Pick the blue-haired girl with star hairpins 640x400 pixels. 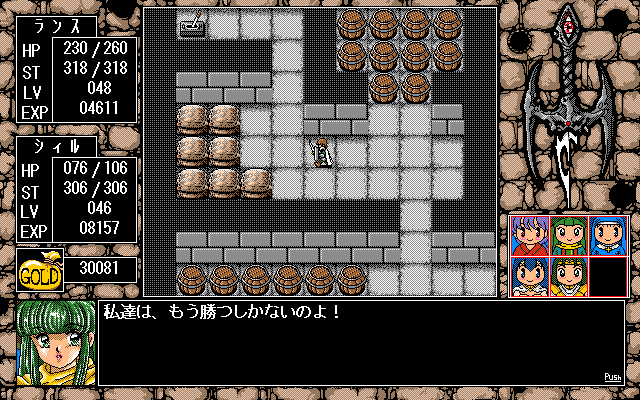[529, 275]
